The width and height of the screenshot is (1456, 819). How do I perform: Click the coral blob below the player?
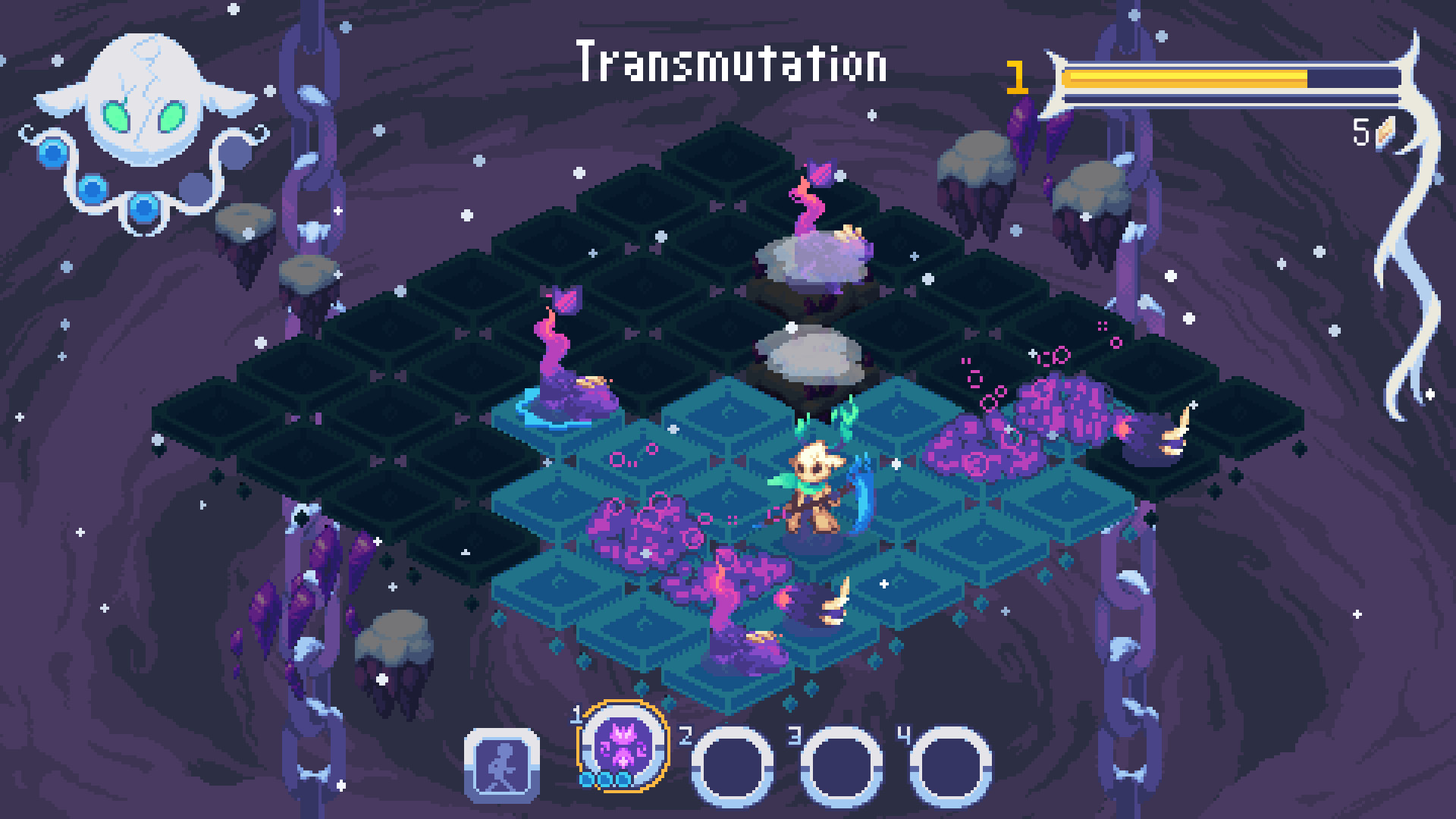739,599
